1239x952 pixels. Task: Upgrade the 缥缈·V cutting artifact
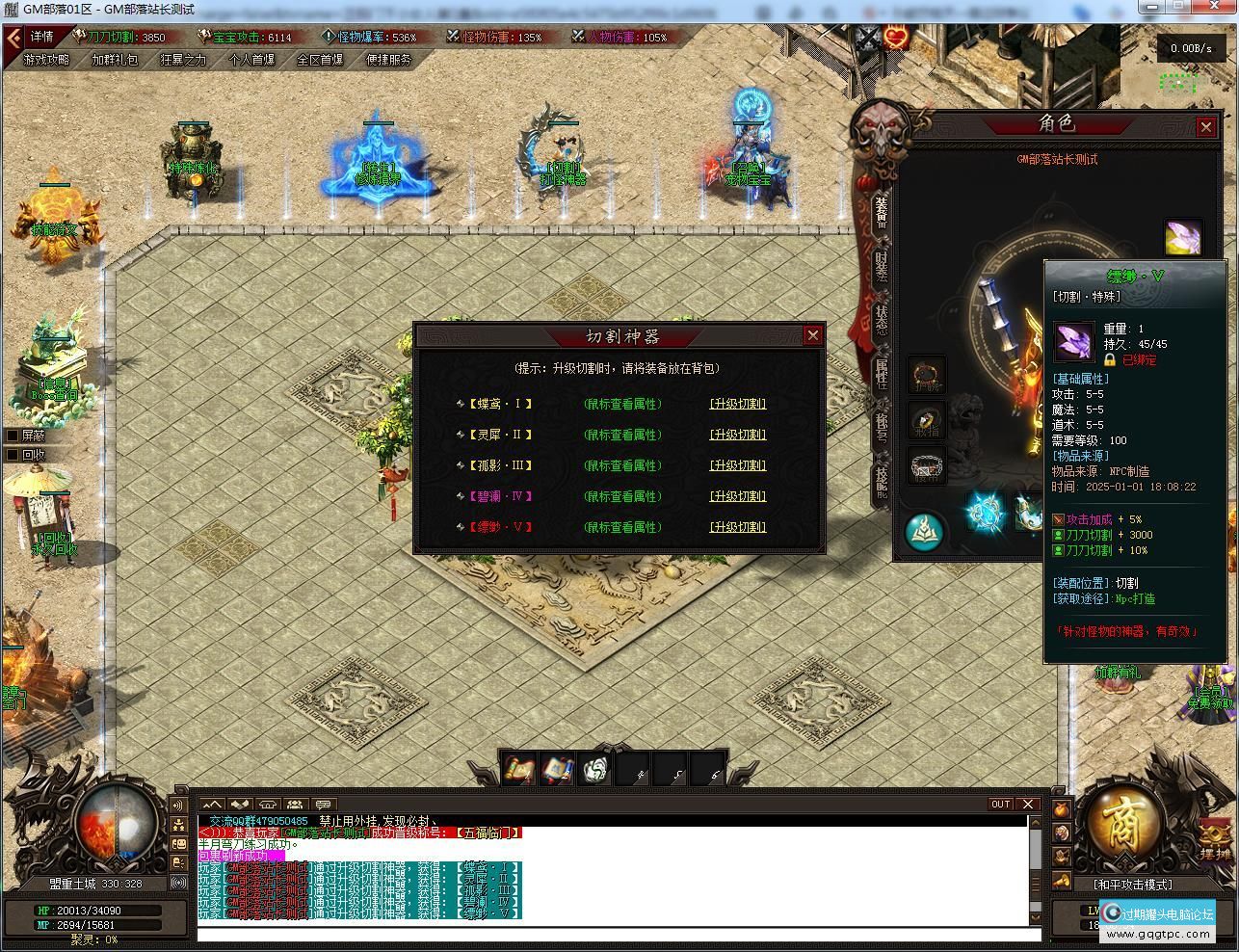pyautogui.click(x=737, y=527)
